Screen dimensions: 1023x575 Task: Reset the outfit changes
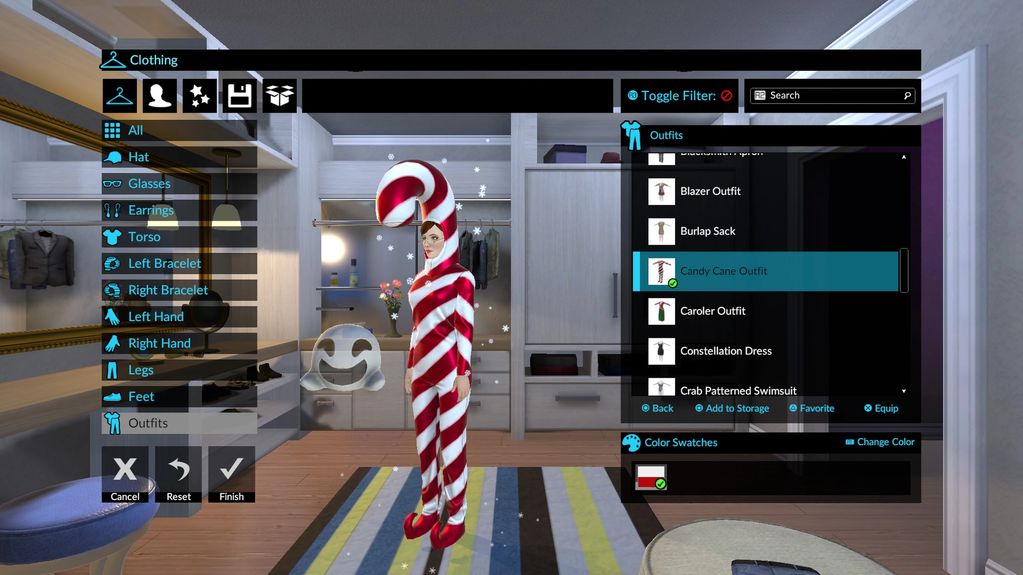pyautogui.click(x=178, y=473)
